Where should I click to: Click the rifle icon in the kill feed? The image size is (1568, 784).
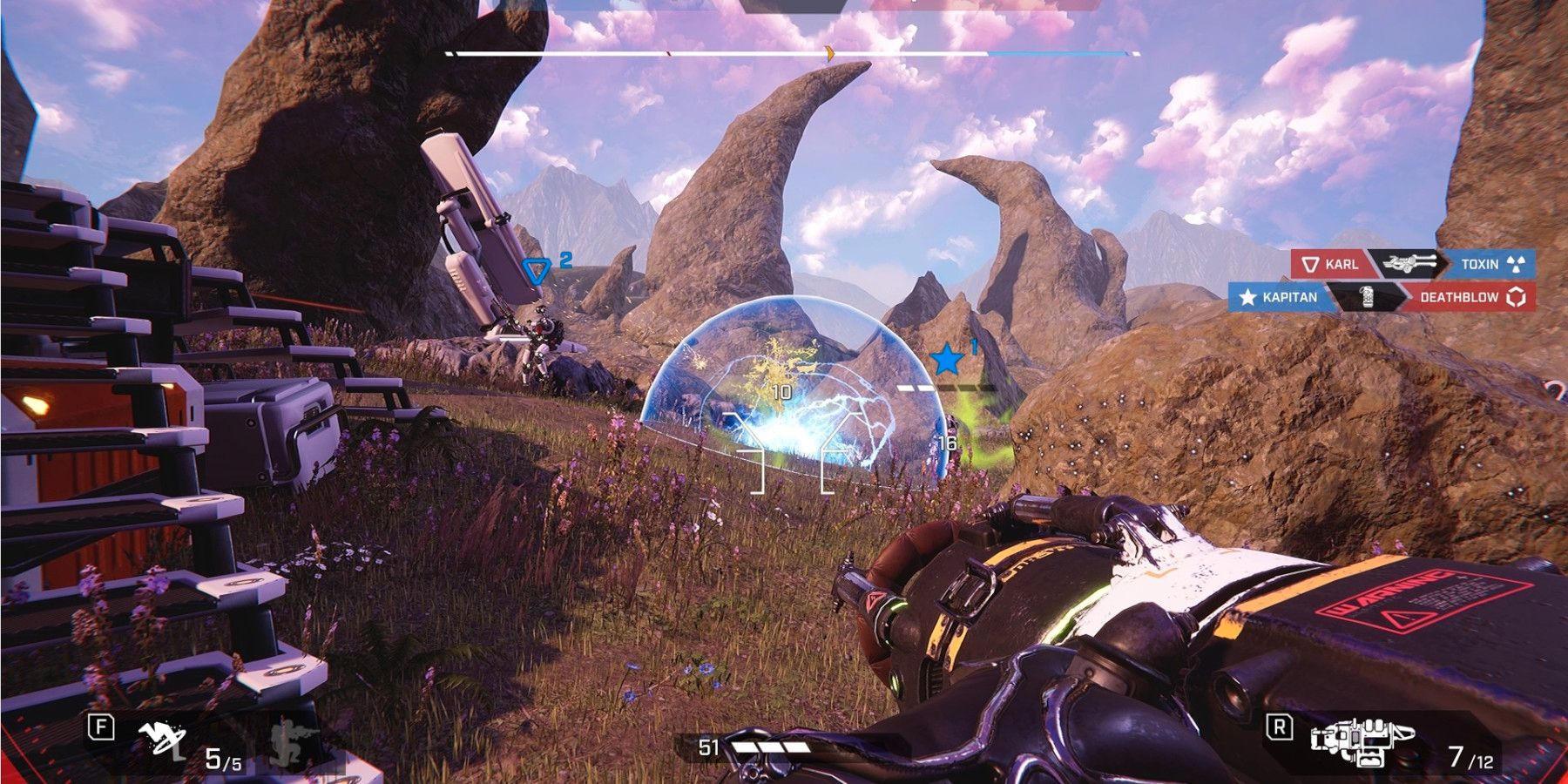point(1409,263)
